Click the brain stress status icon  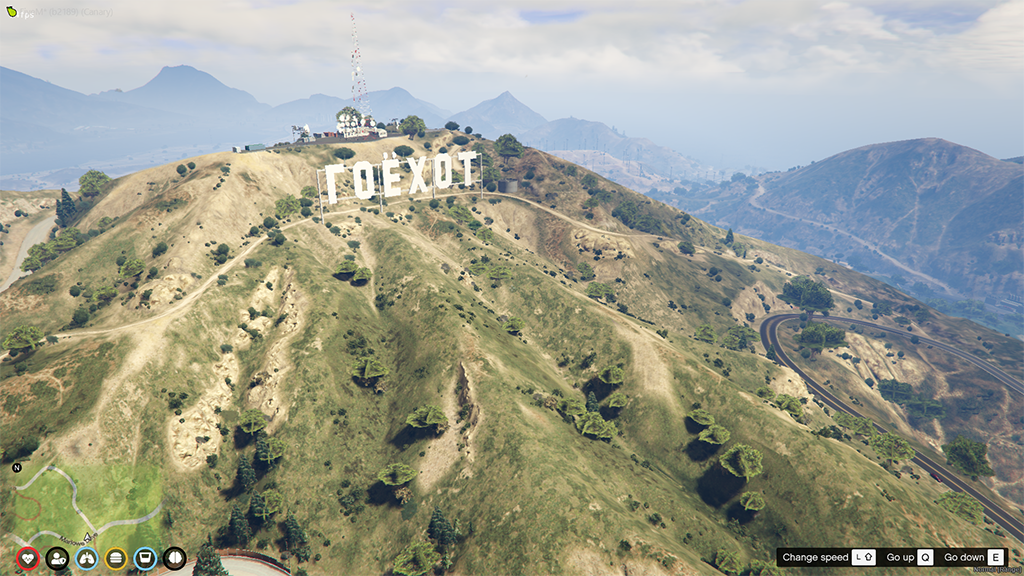175,558
